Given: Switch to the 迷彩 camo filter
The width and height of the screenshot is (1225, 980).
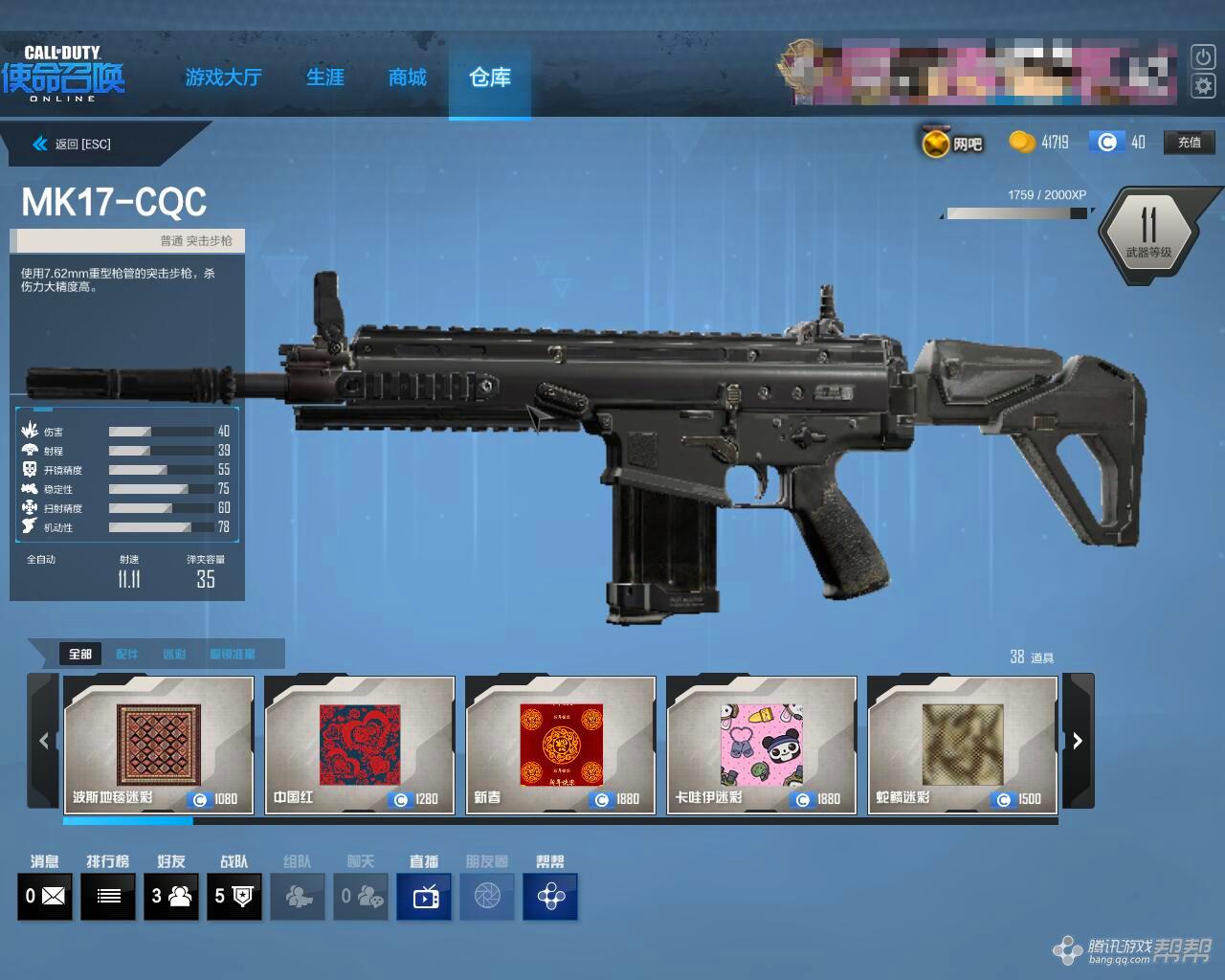Looking at the screenshot, I should tap(174, 655).
